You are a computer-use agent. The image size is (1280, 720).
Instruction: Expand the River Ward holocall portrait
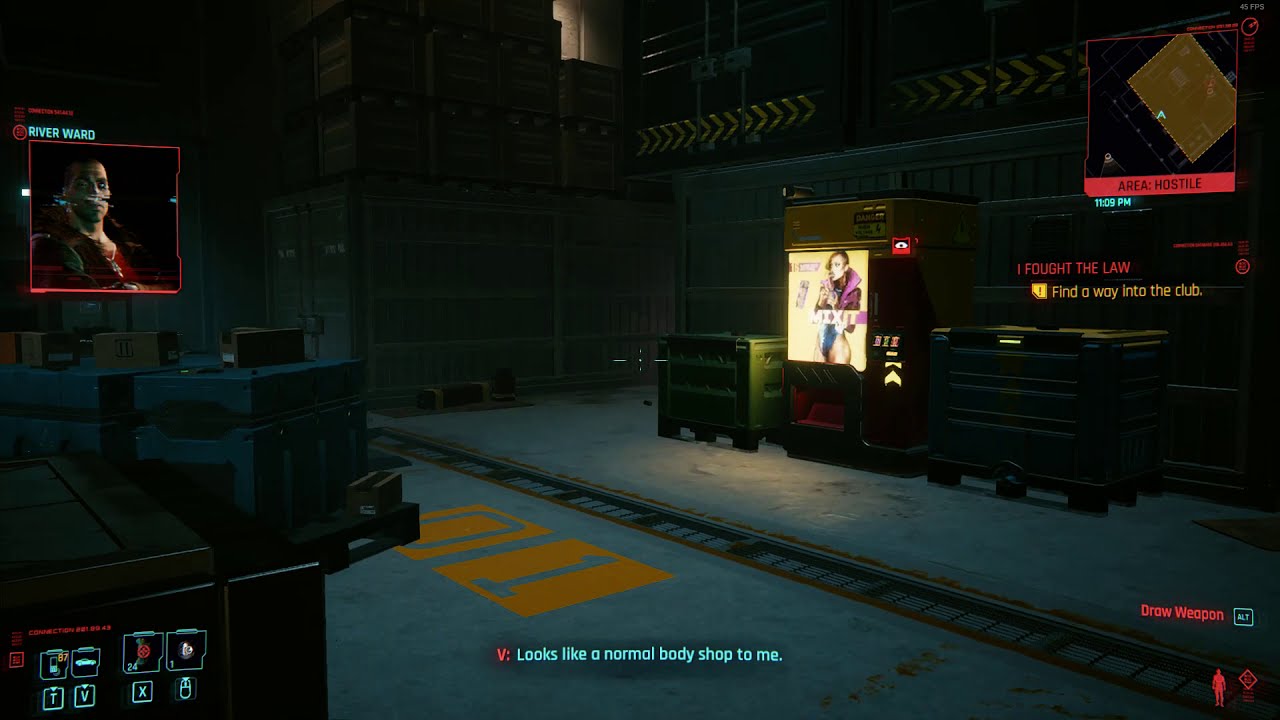(104, 219)
